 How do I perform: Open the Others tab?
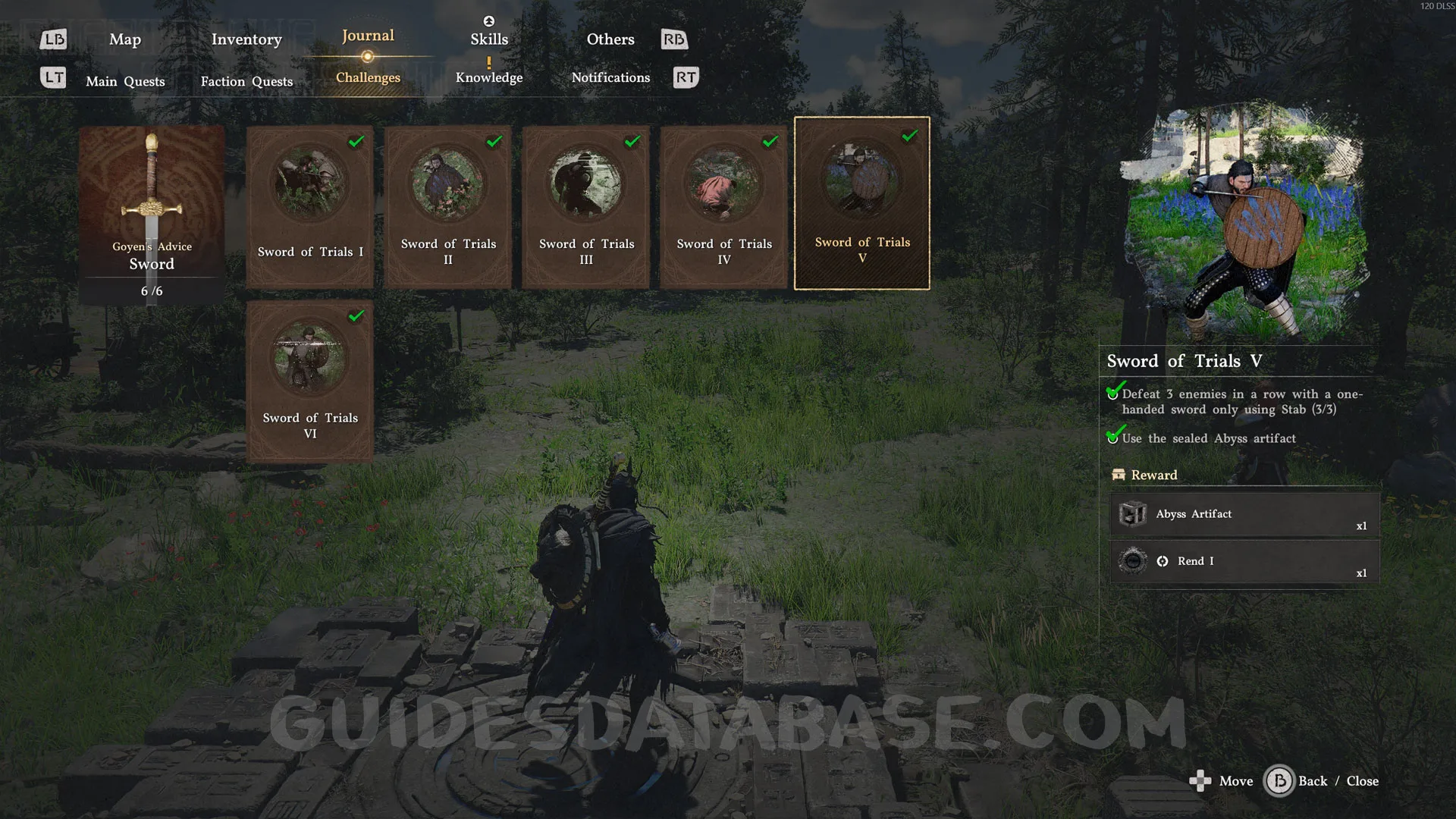[x=610, y=39]
